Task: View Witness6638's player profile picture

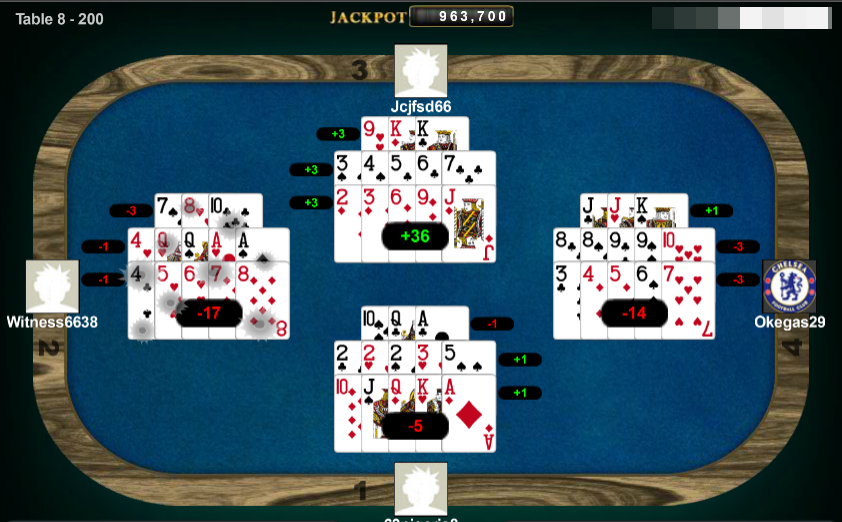Action: (x=52, y=287)
